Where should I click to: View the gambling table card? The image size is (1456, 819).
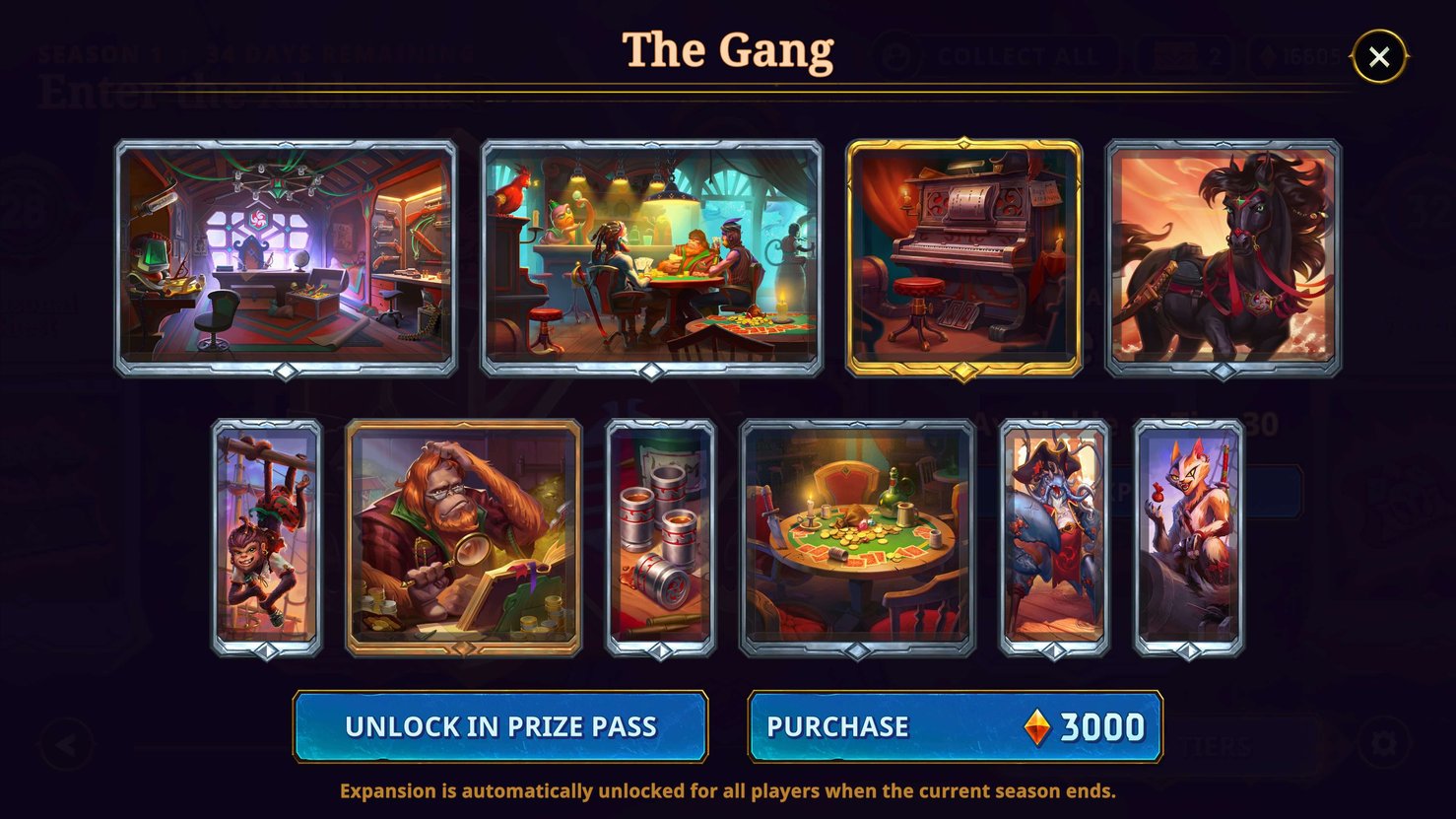855,537
